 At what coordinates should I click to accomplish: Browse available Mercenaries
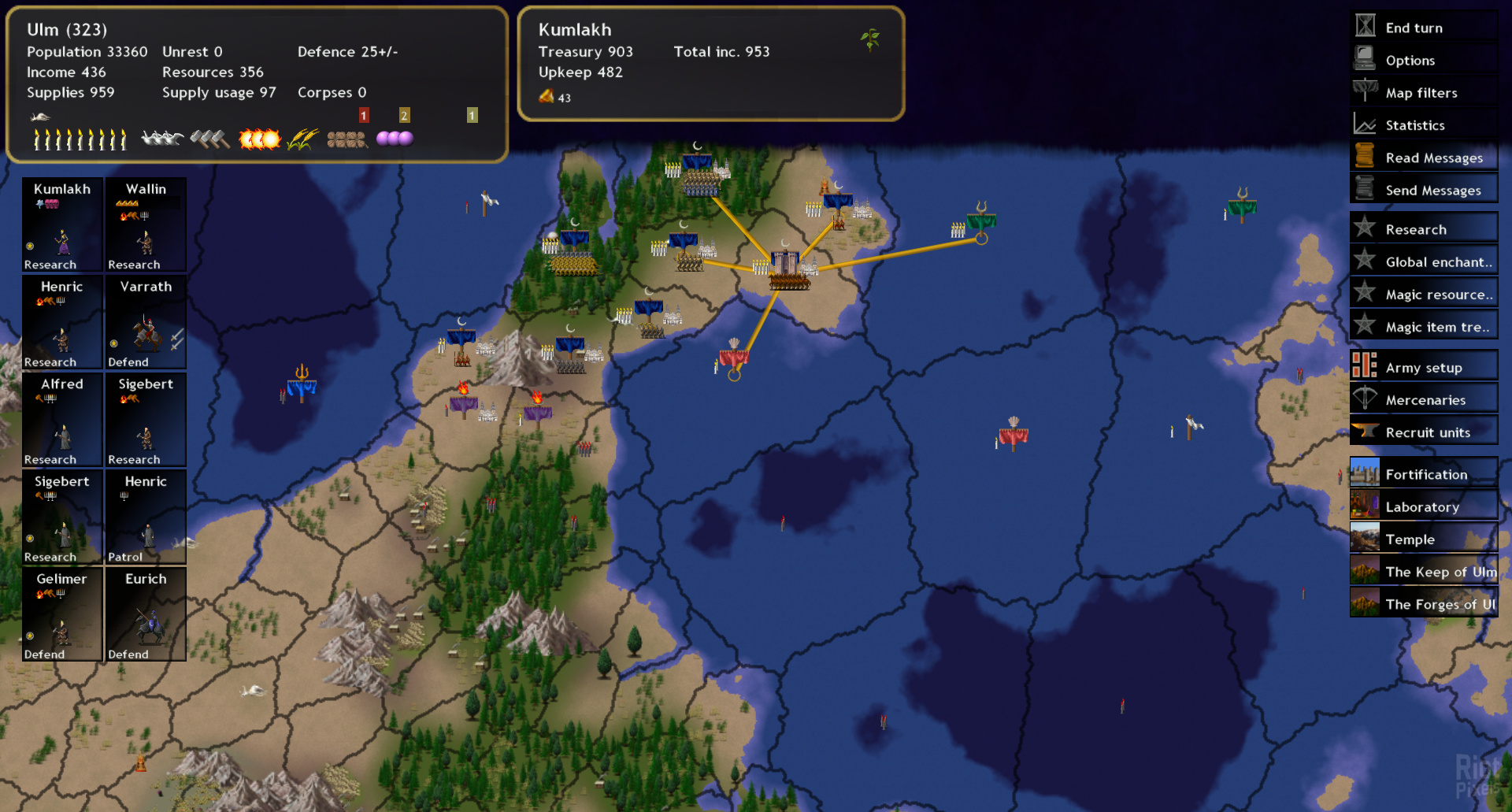click(x=1425, y=400)
